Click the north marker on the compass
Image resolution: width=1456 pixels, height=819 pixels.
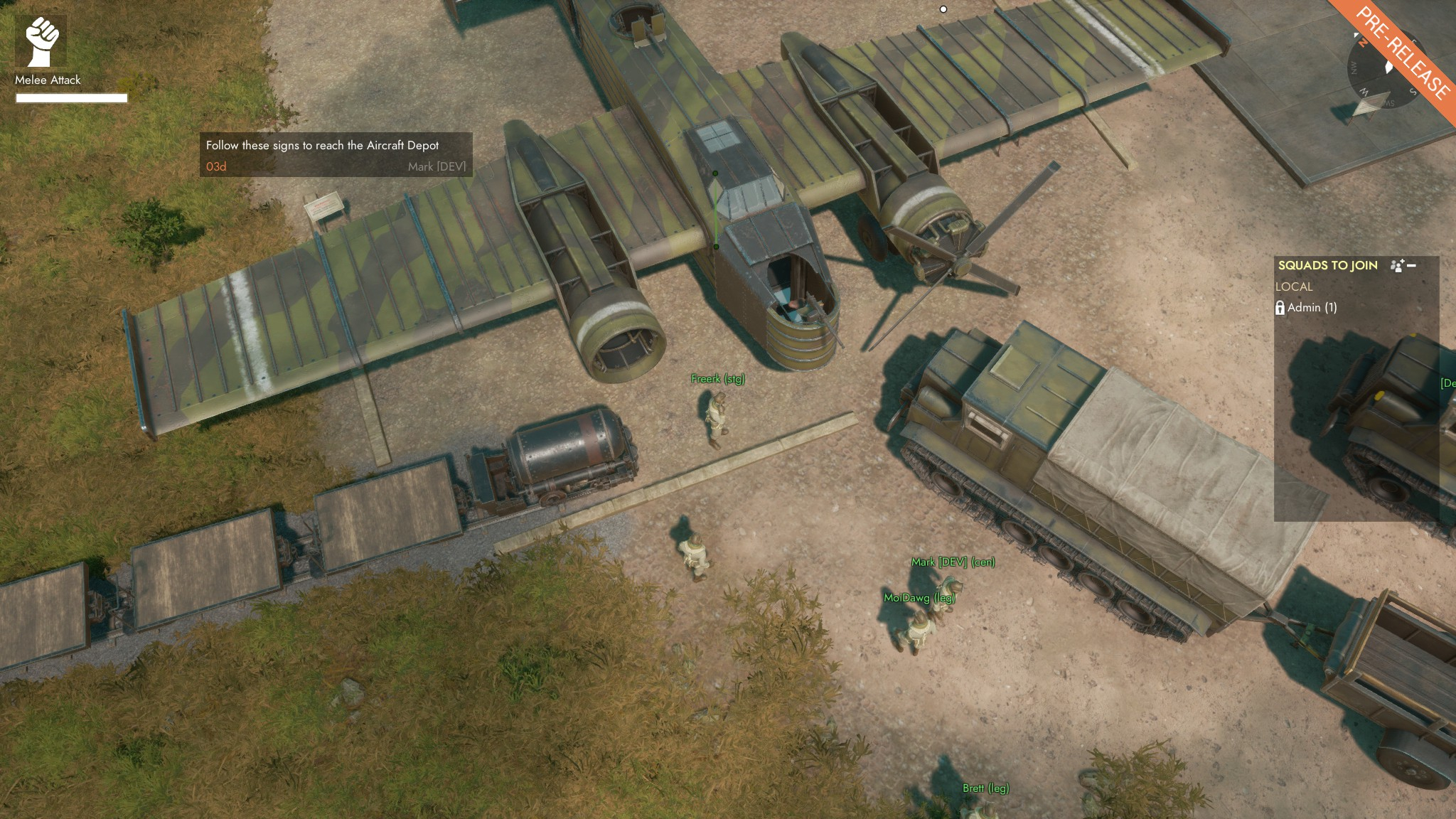tap(1363, 43)
